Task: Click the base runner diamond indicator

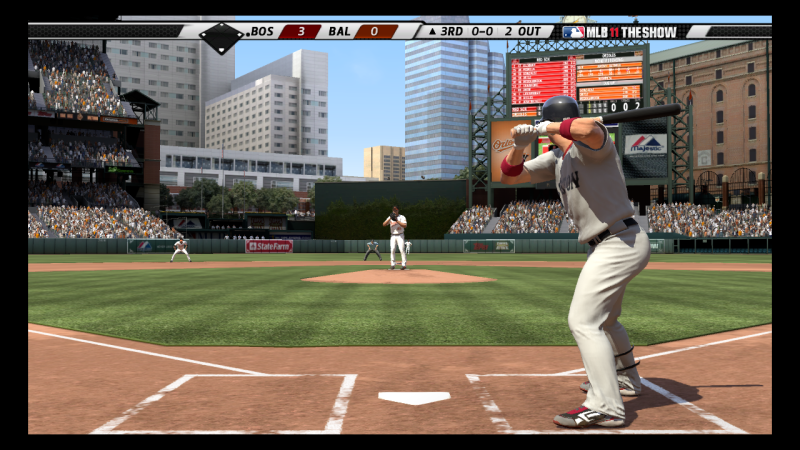Action: [221, 38]
